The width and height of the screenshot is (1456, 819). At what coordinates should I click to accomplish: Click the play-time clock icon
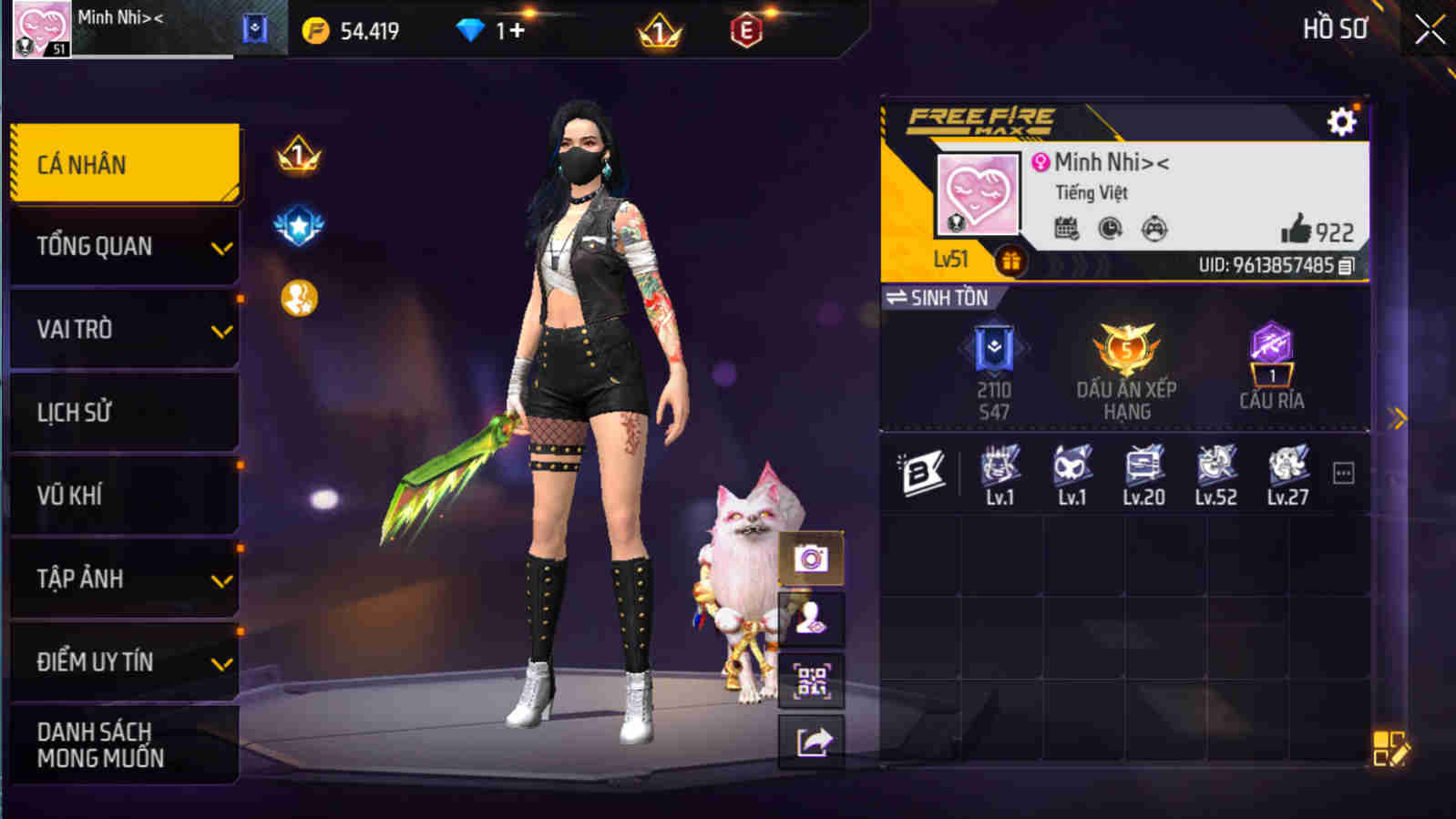1112,229
